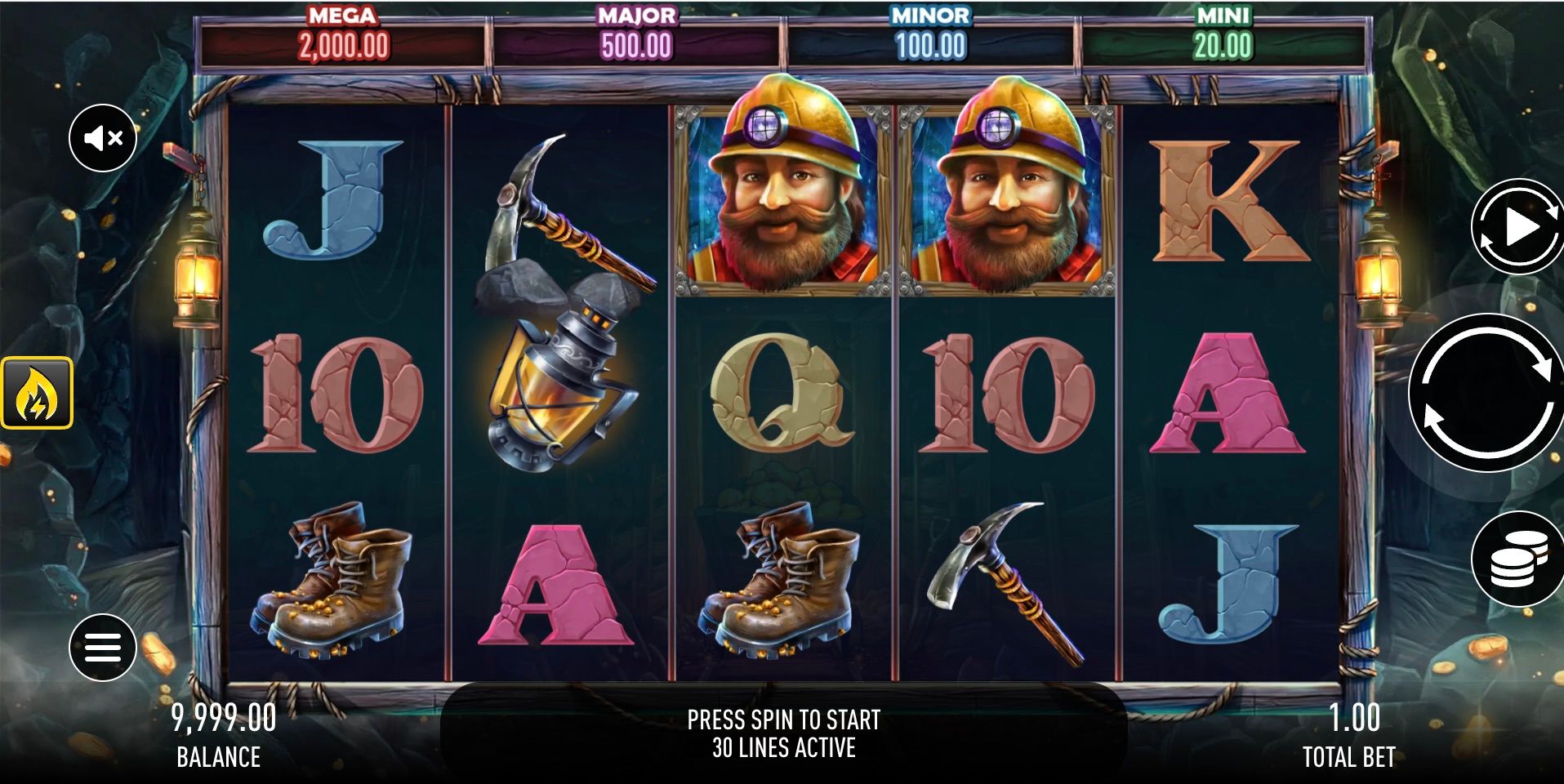Toggle sound off with the speaker icon
1564x784 pixels.
click(103, 137)
